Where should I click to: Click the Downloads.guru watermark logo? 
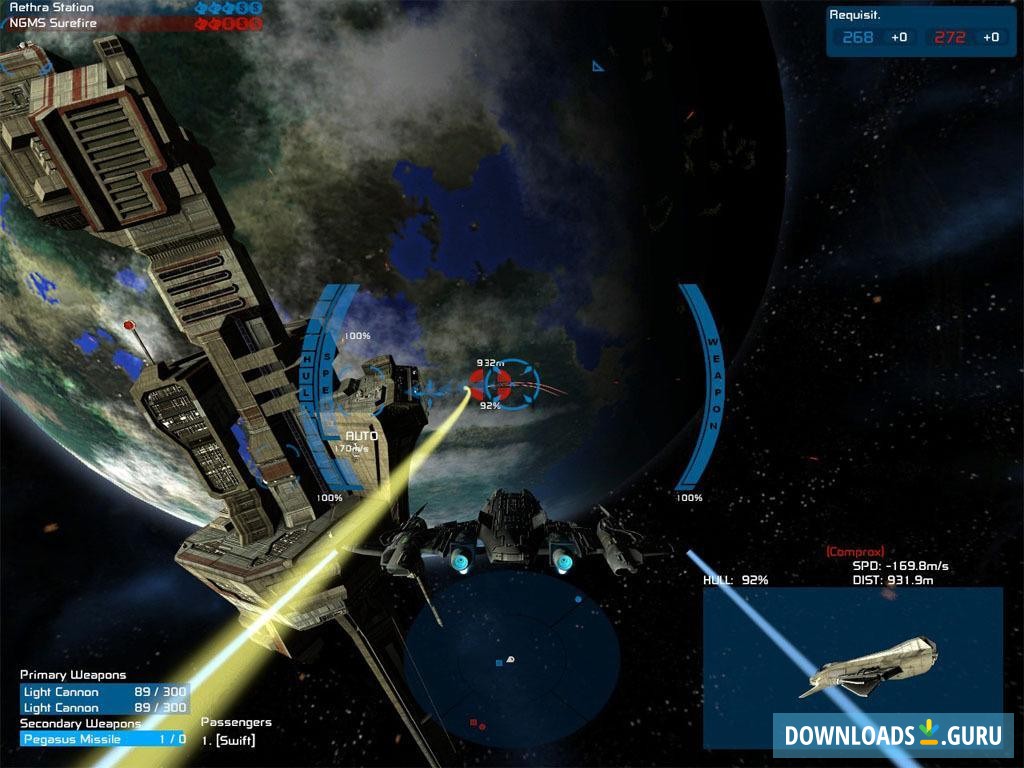point(892,736)
